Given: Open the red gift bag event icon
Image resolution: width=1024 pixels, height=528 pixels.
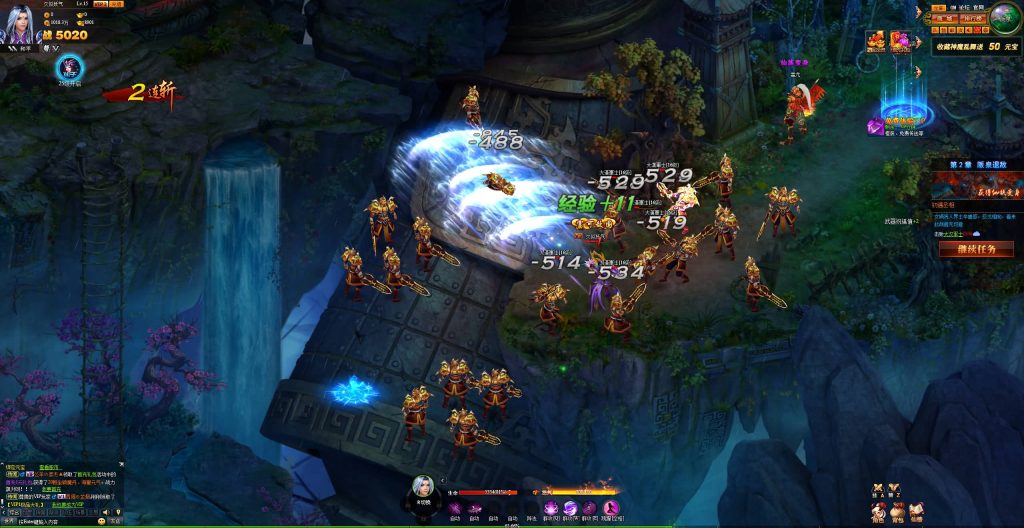Looking at the screenshot, I should (x=875, y=42).
